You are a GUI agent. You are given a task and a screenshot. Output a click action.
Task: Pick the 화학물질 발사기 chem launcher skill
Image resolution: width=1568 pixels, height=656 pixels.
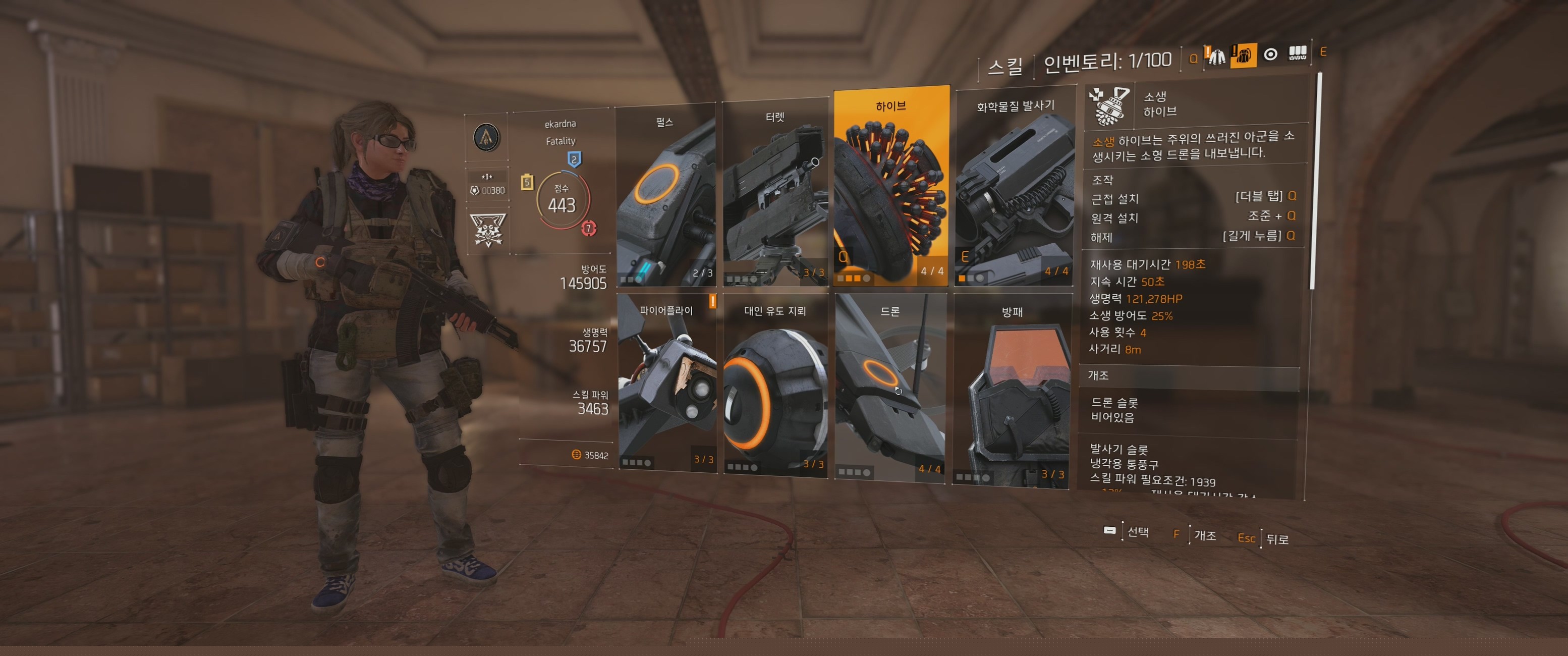[x=1014, y=192]
